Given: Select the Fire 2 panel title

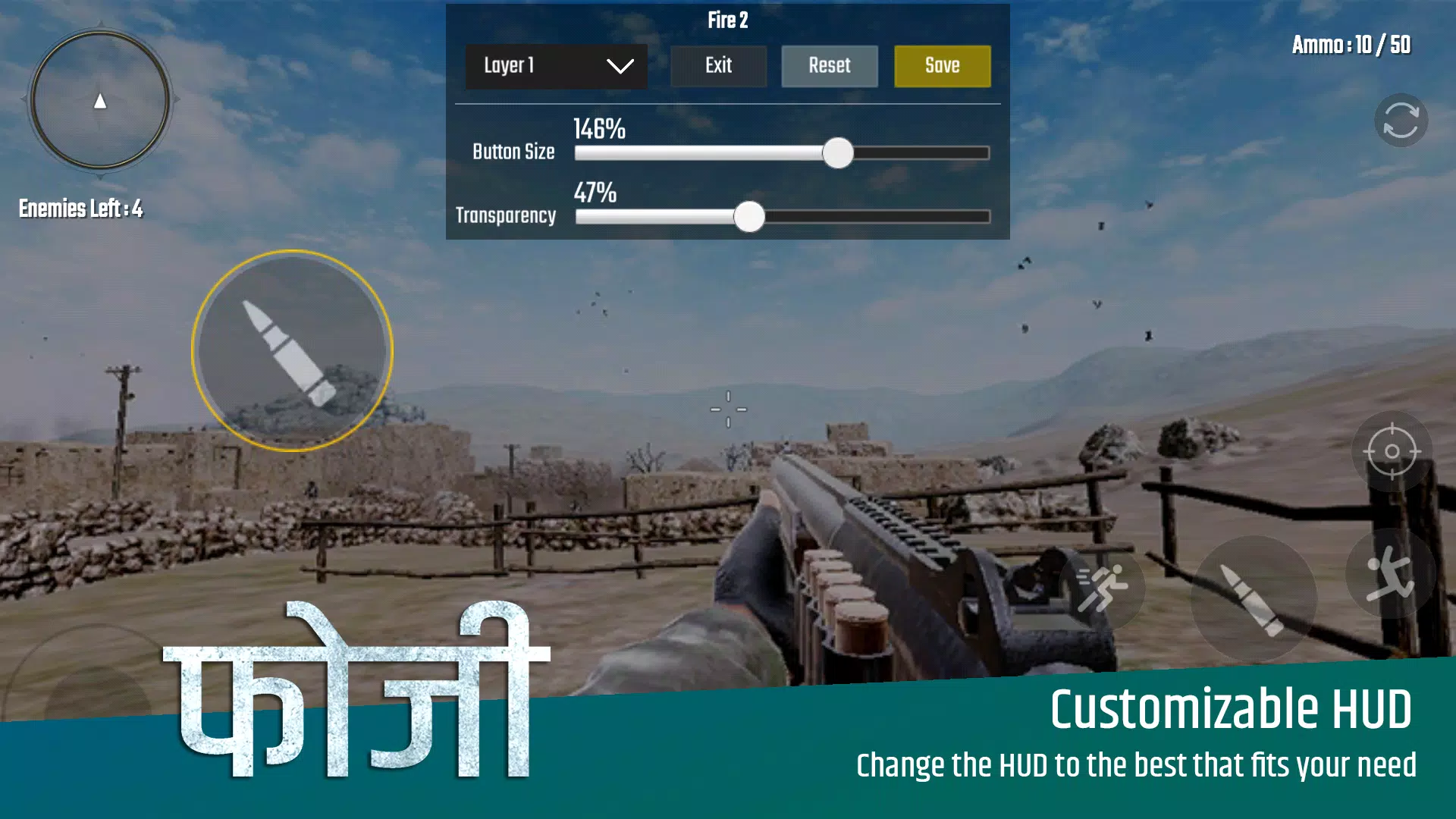Looking at the screenshot, I should 727,21.
